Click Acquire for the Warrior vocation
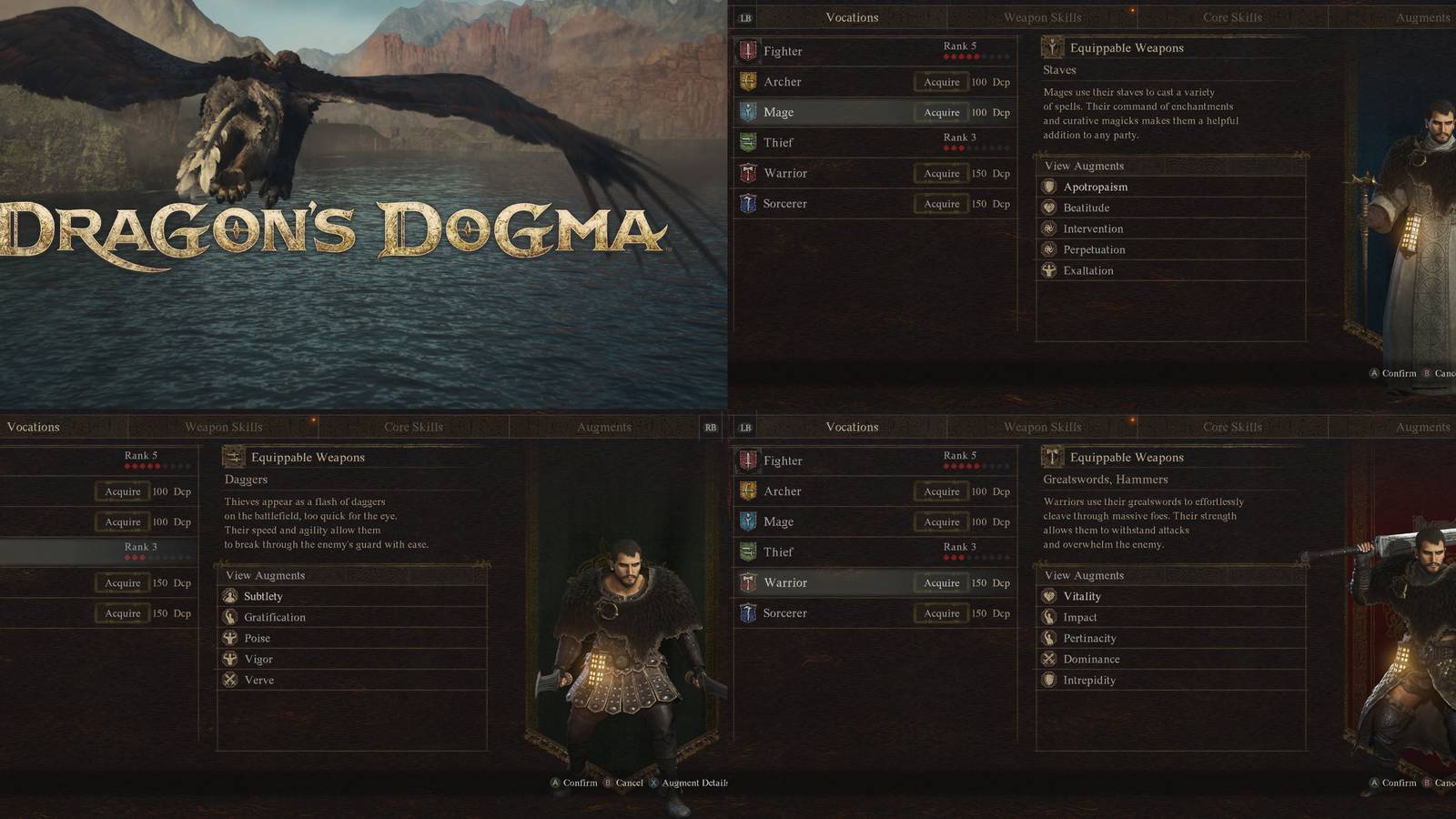1456x819 pixels. click(x=941, y=582)
